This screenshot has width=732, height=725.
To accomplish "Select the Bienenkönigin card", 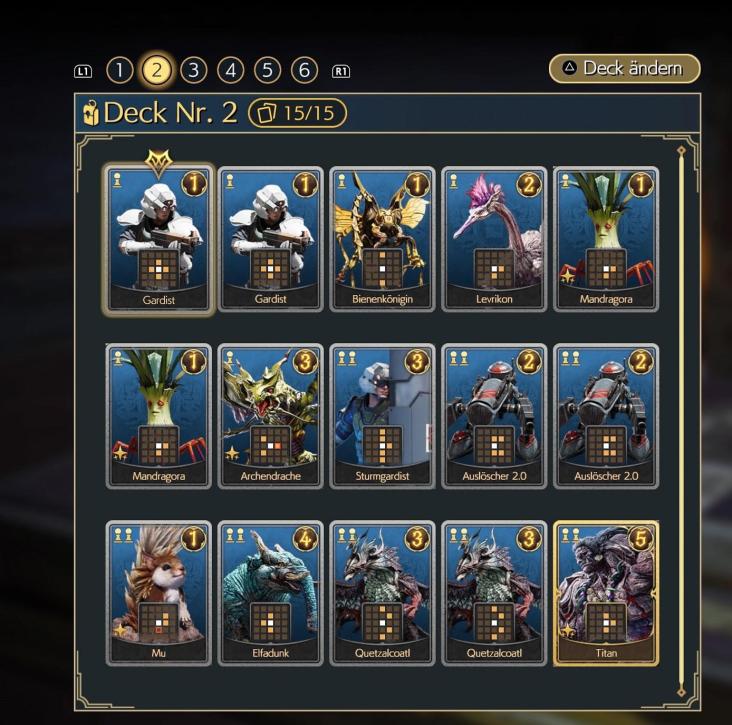I will pos(382,240).
